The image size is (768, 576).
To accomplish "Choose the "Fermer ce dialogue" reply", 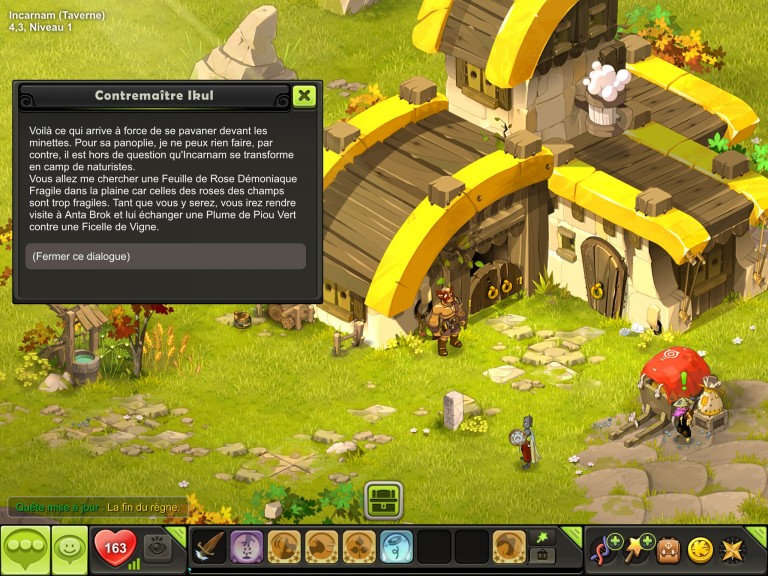I will [166, 257].
